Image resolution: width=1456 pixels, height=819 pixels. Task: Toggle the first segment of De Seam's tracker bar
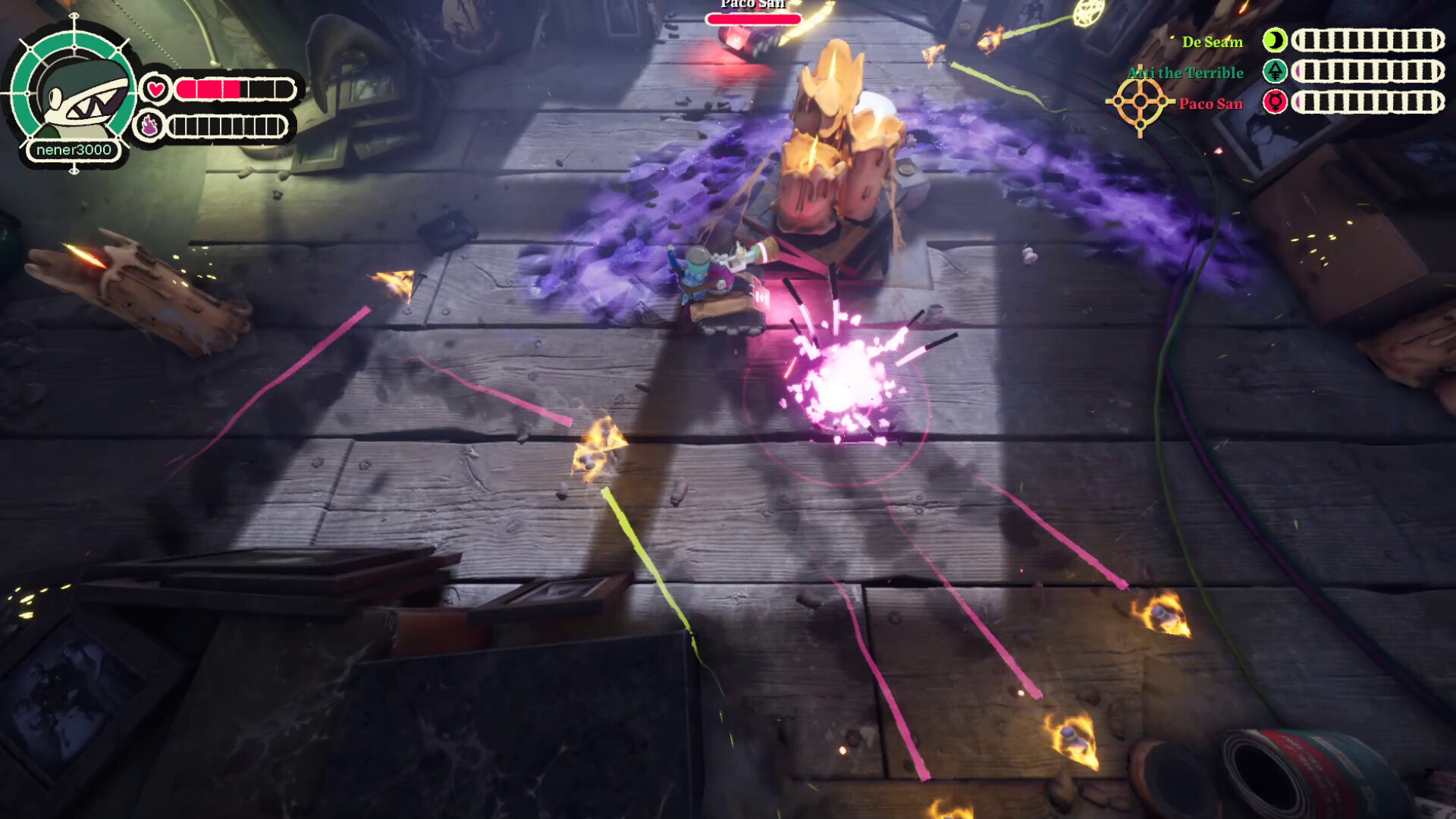click(1310, 39)
